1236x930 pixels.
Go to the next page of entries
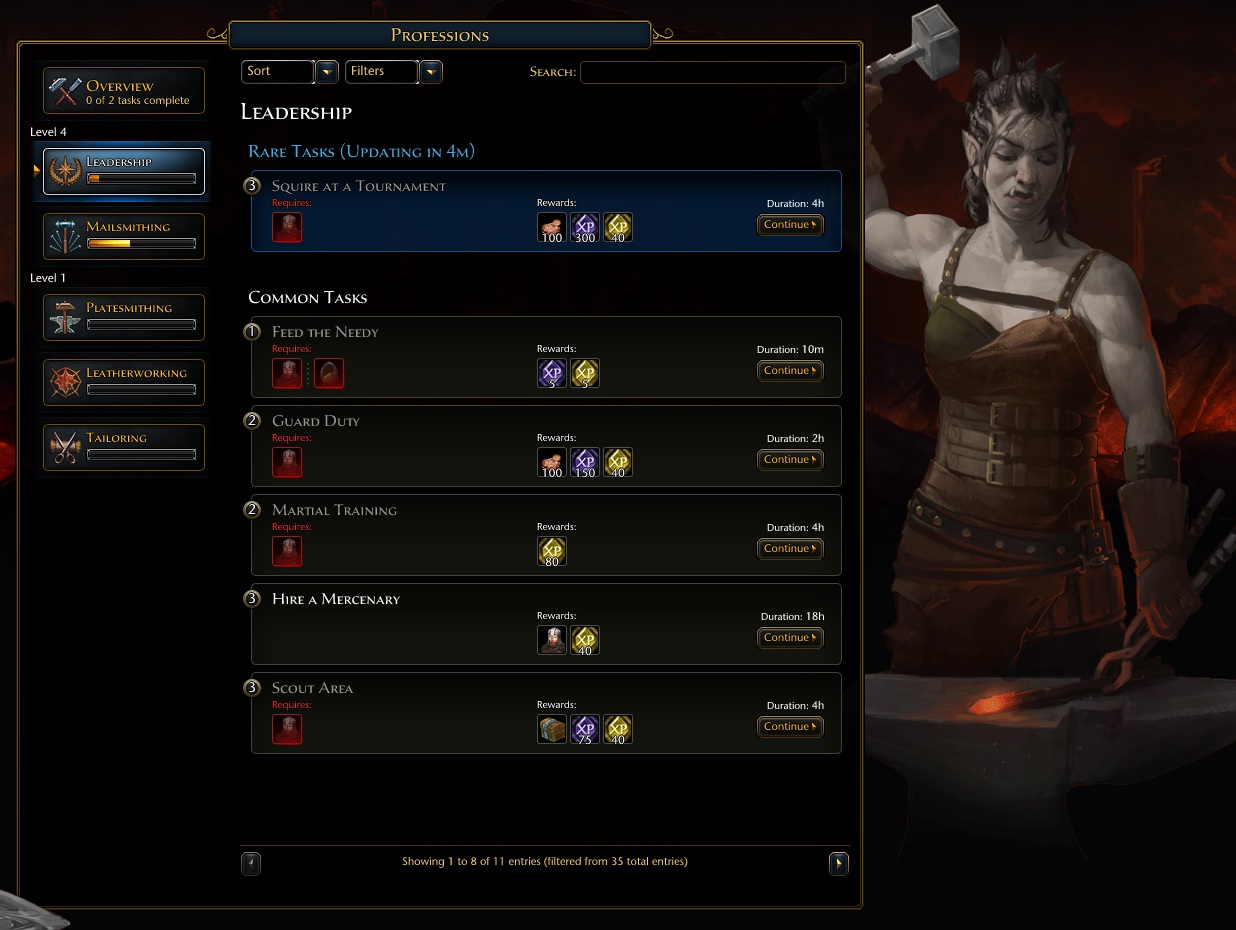(x=839, y=863)
